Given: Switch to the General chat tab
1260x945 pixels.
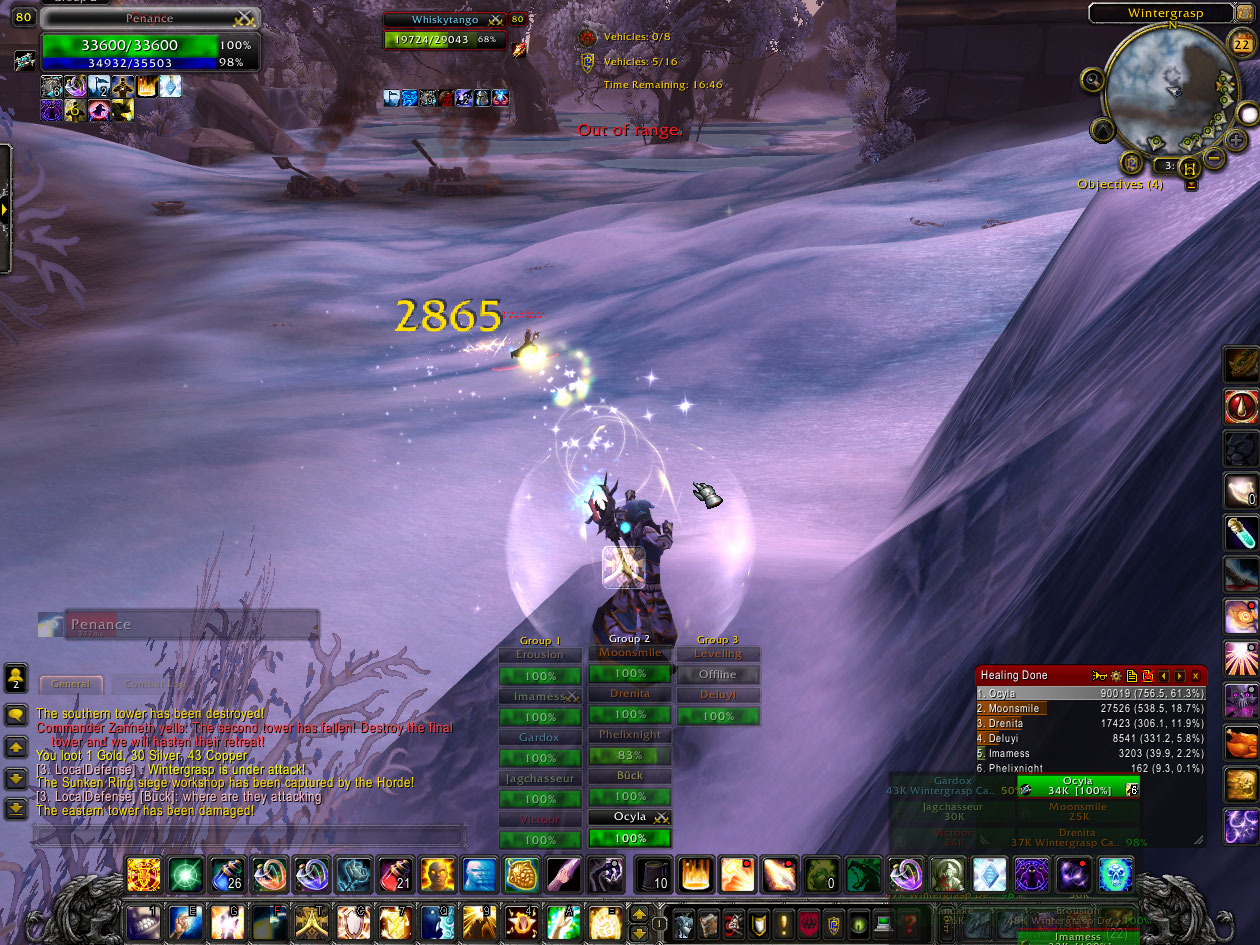Looking at the screenshot, I should click(71, 685).
